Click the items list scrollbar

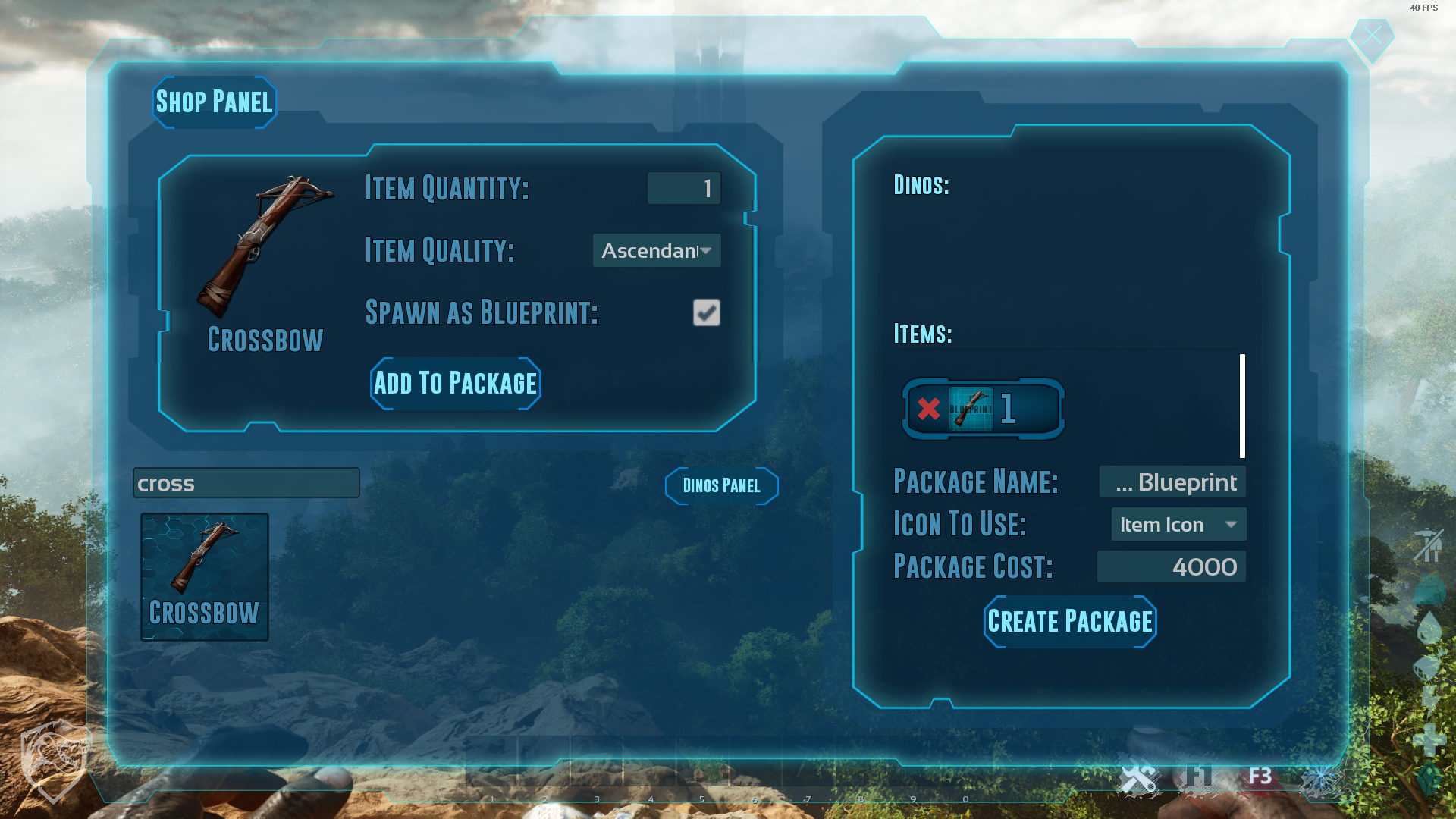pyautogui.click(x=1242, y=406)
